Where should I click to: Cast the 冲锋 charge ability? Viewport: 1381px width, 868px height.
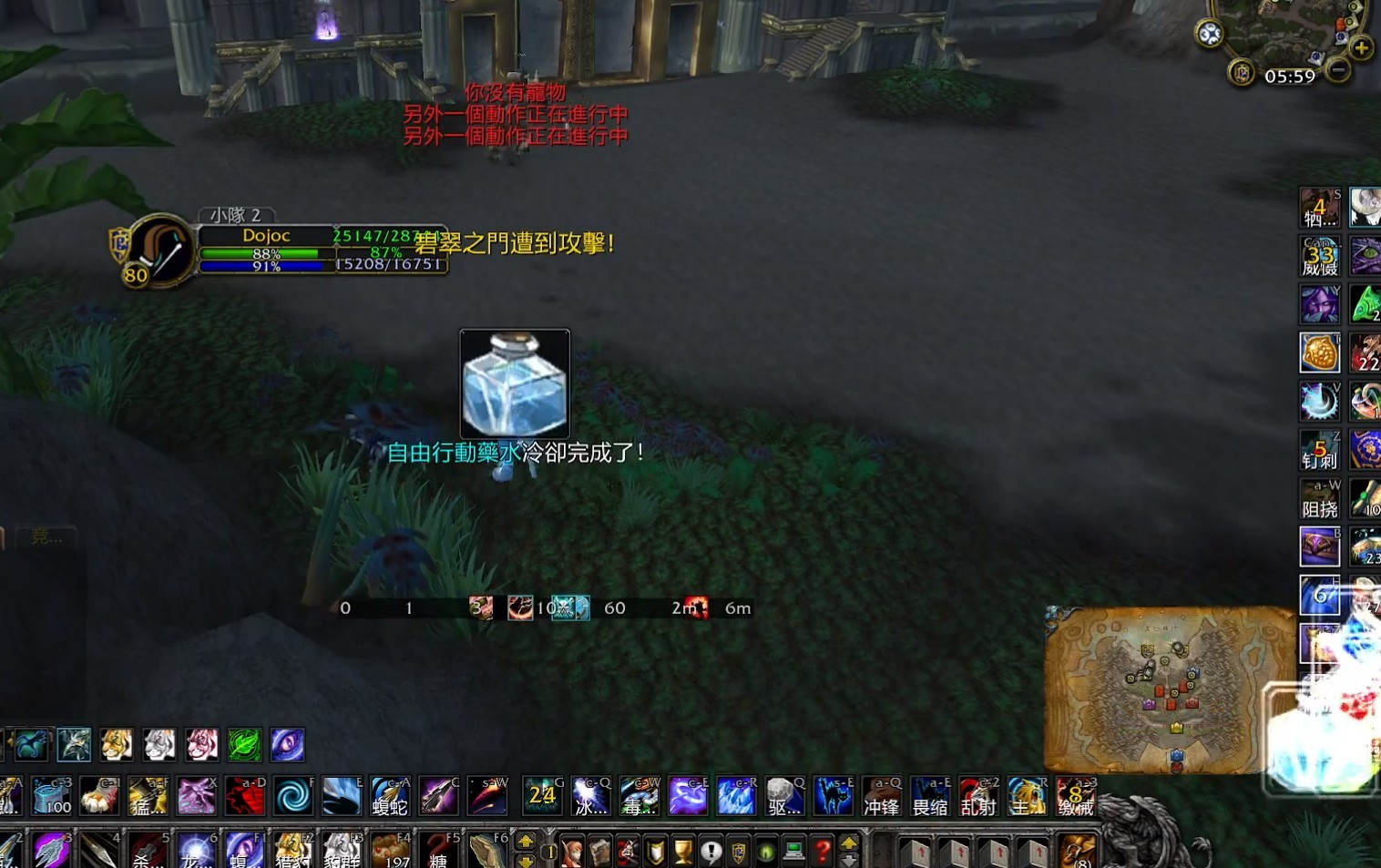coord(881,797)
